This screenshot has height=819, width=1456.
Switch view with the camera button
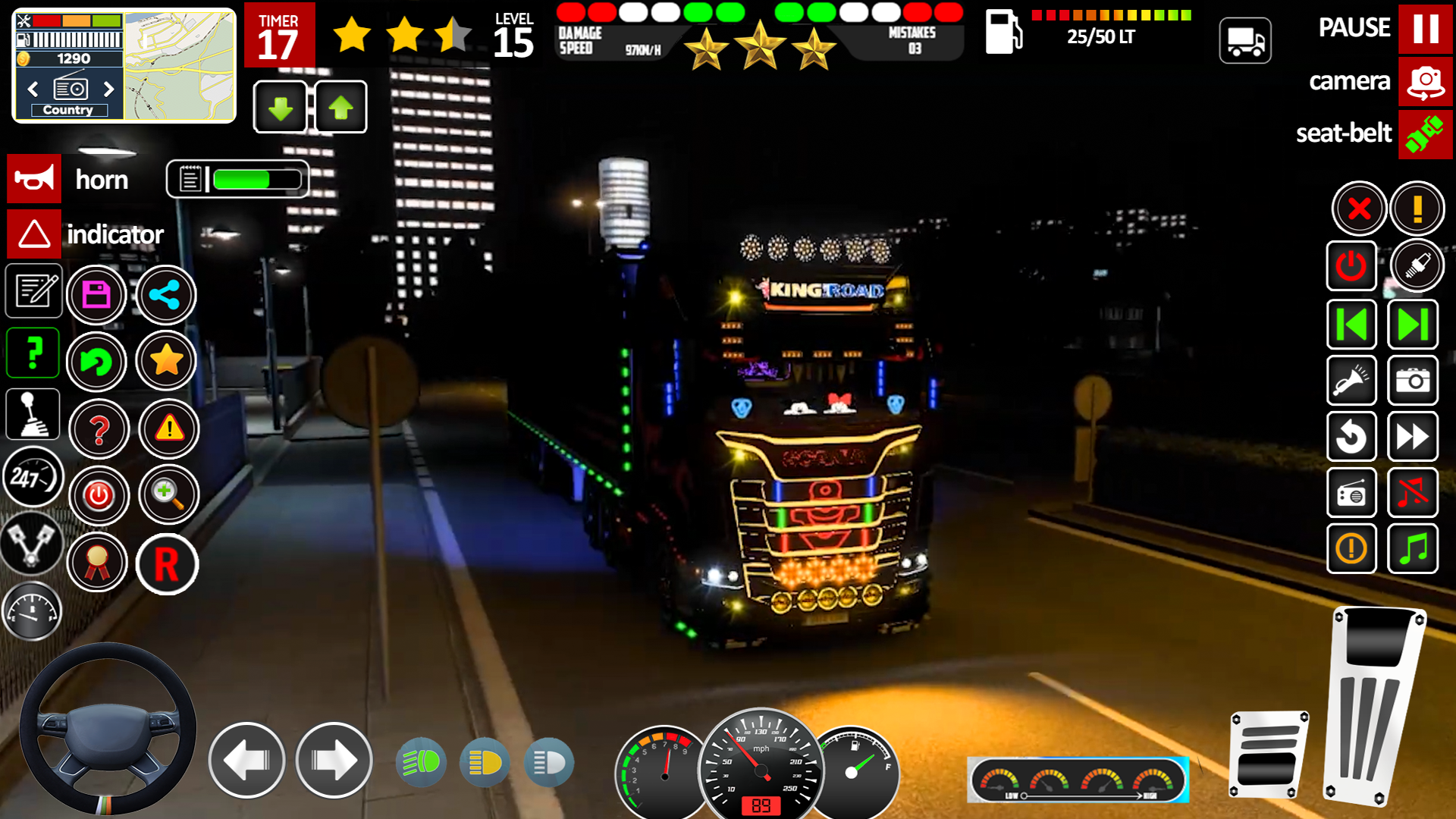click(1425, 81)
